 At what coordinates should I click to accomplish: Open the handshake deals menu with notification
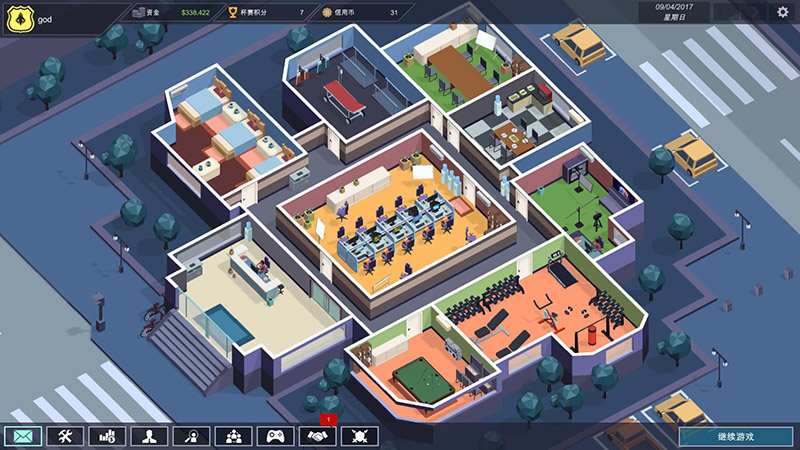318,436
